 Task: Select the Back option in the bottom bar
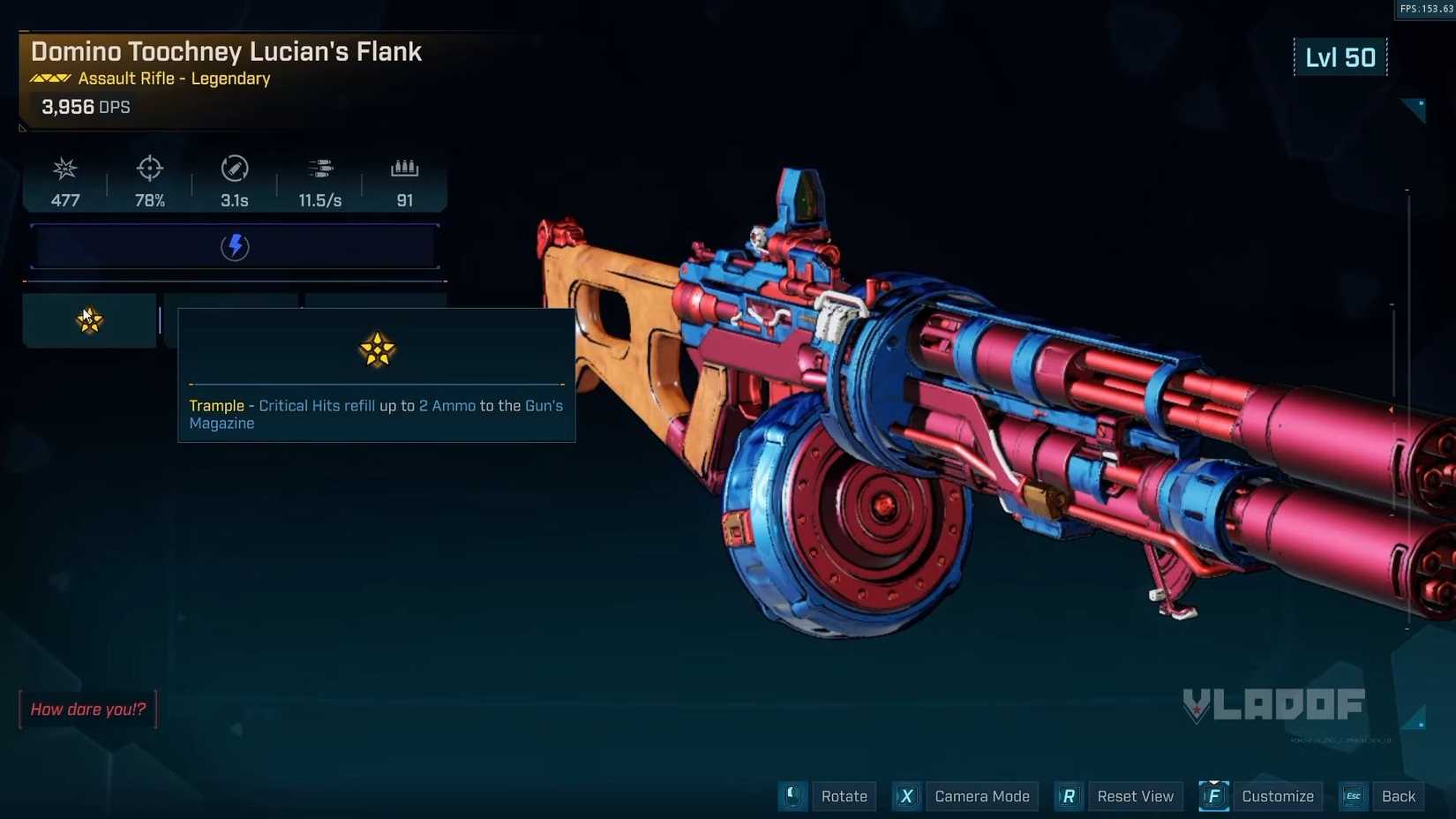click(x=1398, y=795)
